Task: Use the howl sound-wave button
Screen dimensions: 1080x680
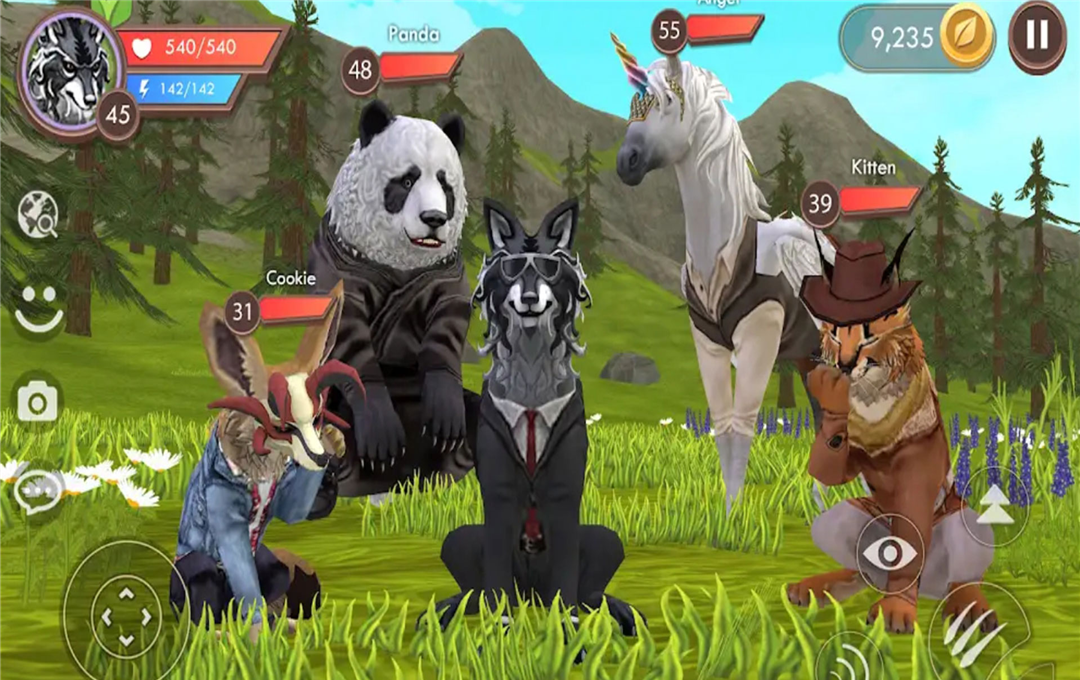Action: [848, 660]
